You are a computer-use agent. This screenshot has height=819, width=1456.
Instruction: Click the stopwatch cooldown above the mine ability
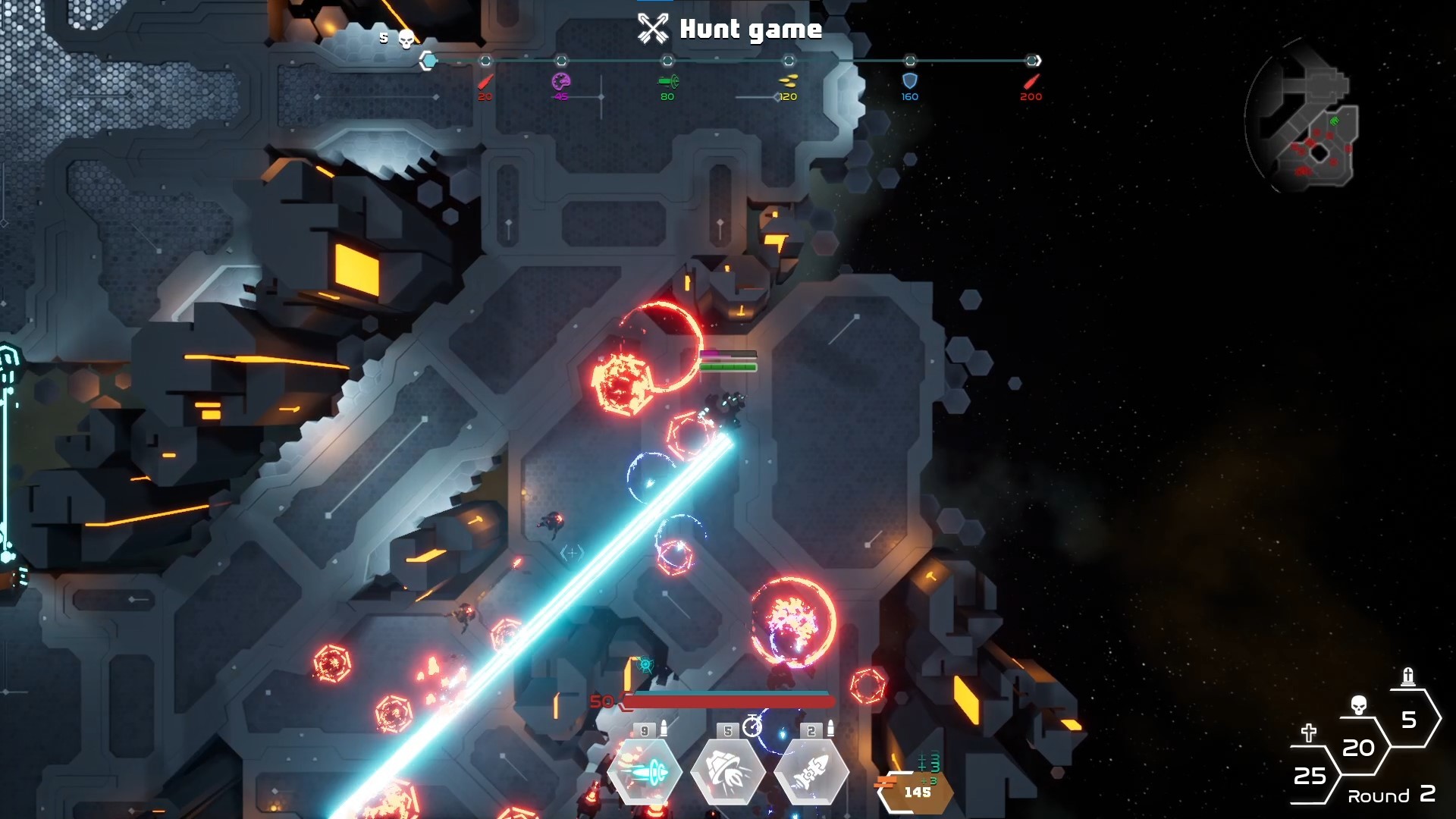752,728
